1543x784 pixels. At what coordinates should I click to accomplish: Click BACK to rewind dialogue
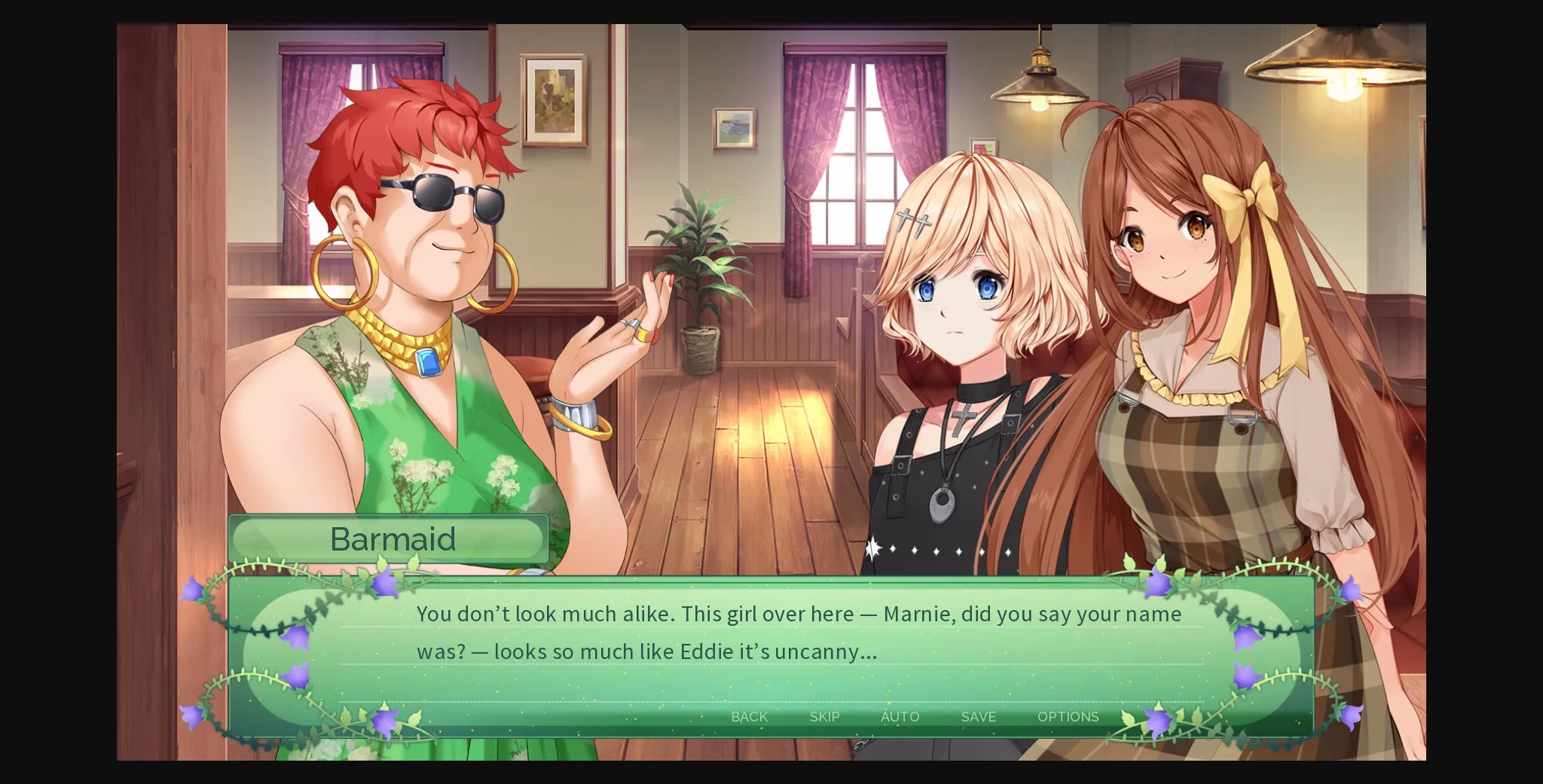(x=748, y=717)
